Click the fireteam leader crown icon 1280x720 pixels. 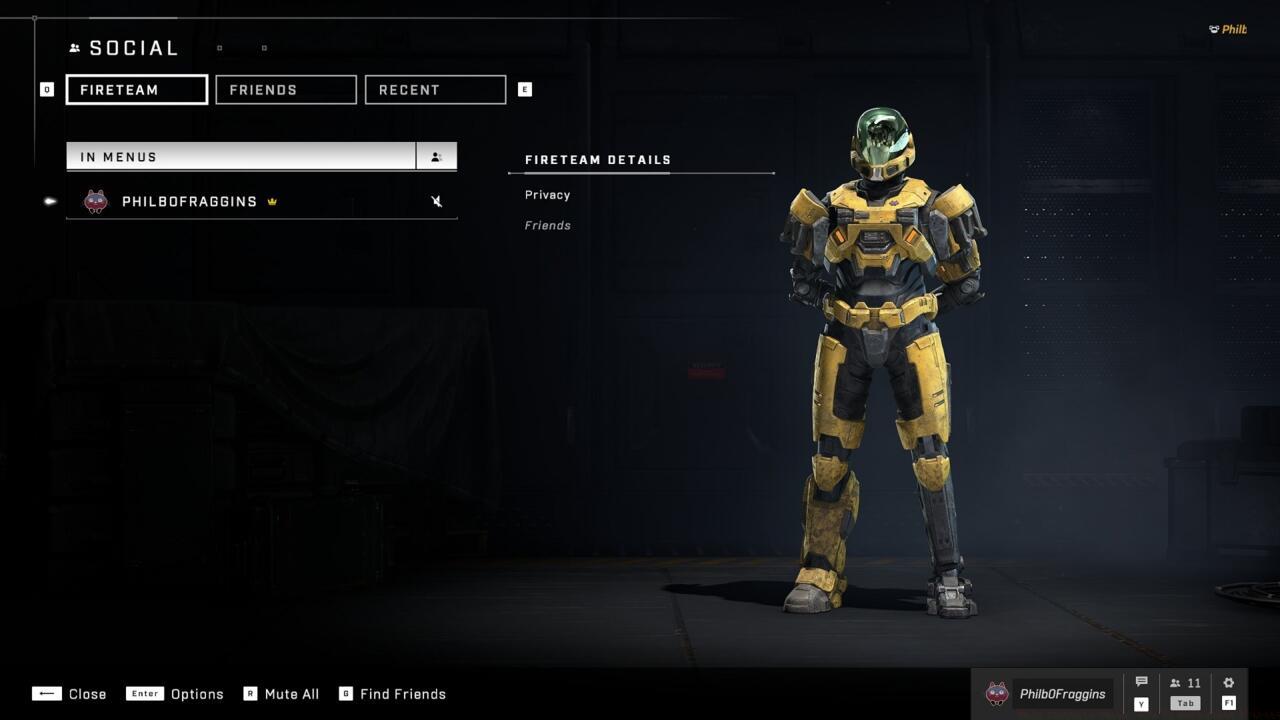[270, 201]
